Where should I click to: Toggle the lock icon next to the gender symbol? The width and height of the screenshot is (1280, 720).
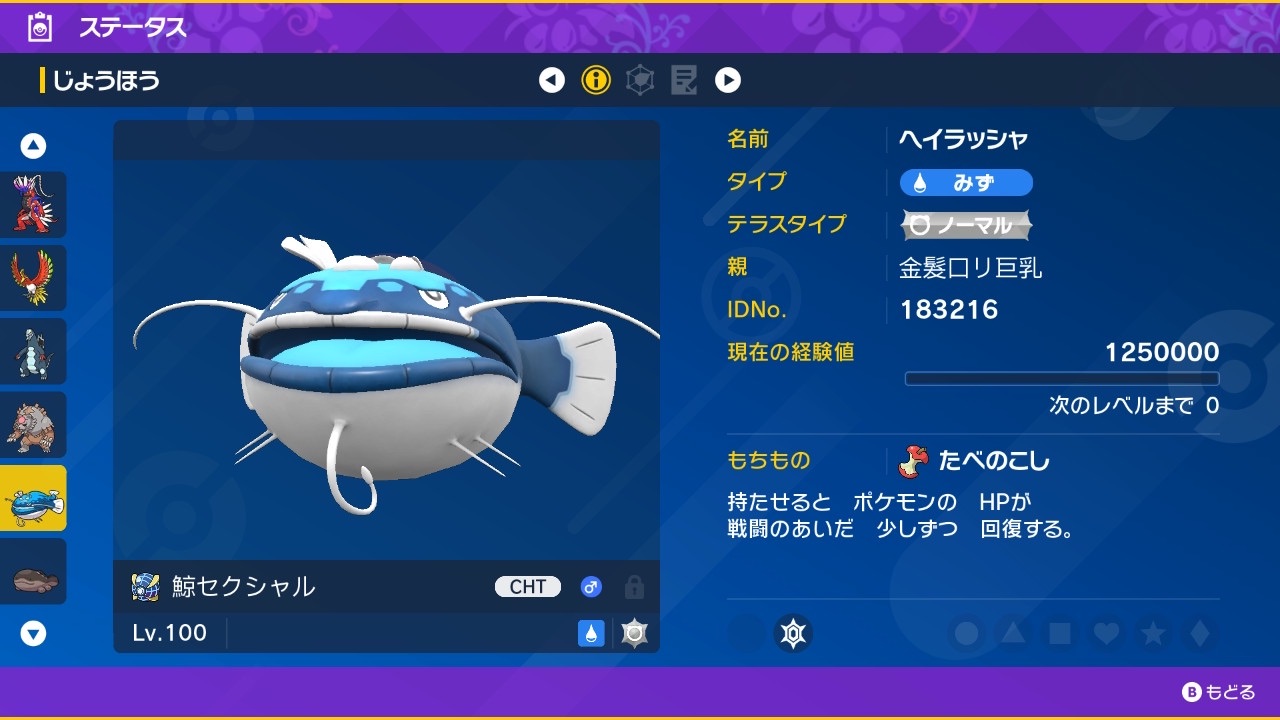[x=634, y=589]
